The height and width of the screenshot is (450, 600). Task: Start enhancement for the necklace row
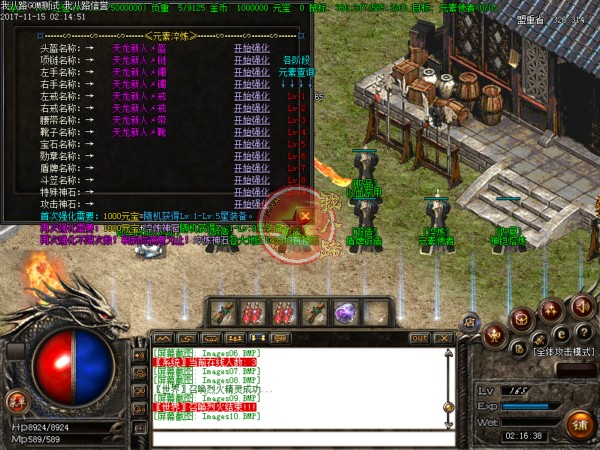[251, 59]
